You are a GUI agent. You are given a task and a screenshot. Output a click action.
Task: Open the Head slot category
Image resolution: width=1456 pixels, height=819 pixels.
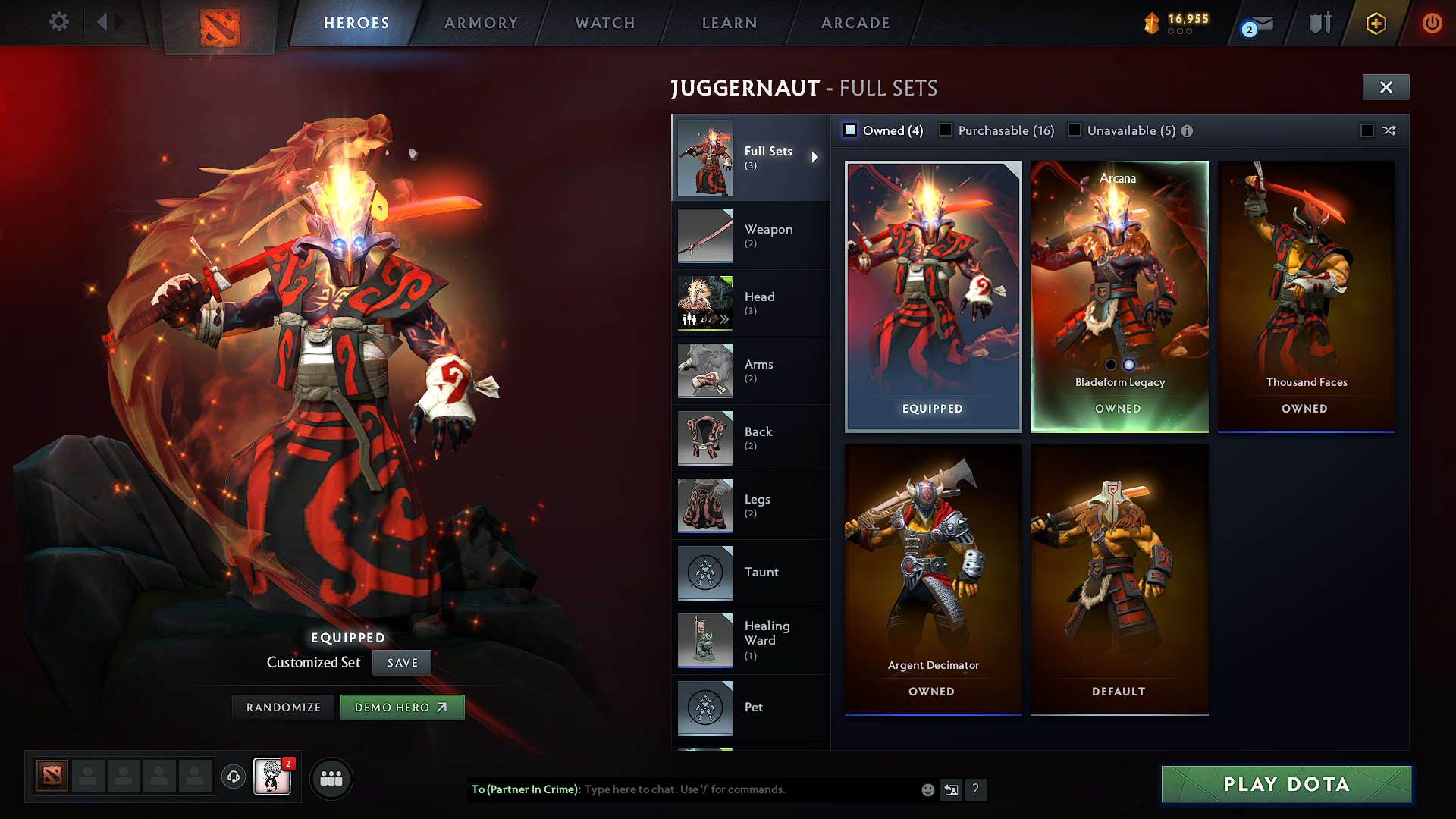coord(759,300)
